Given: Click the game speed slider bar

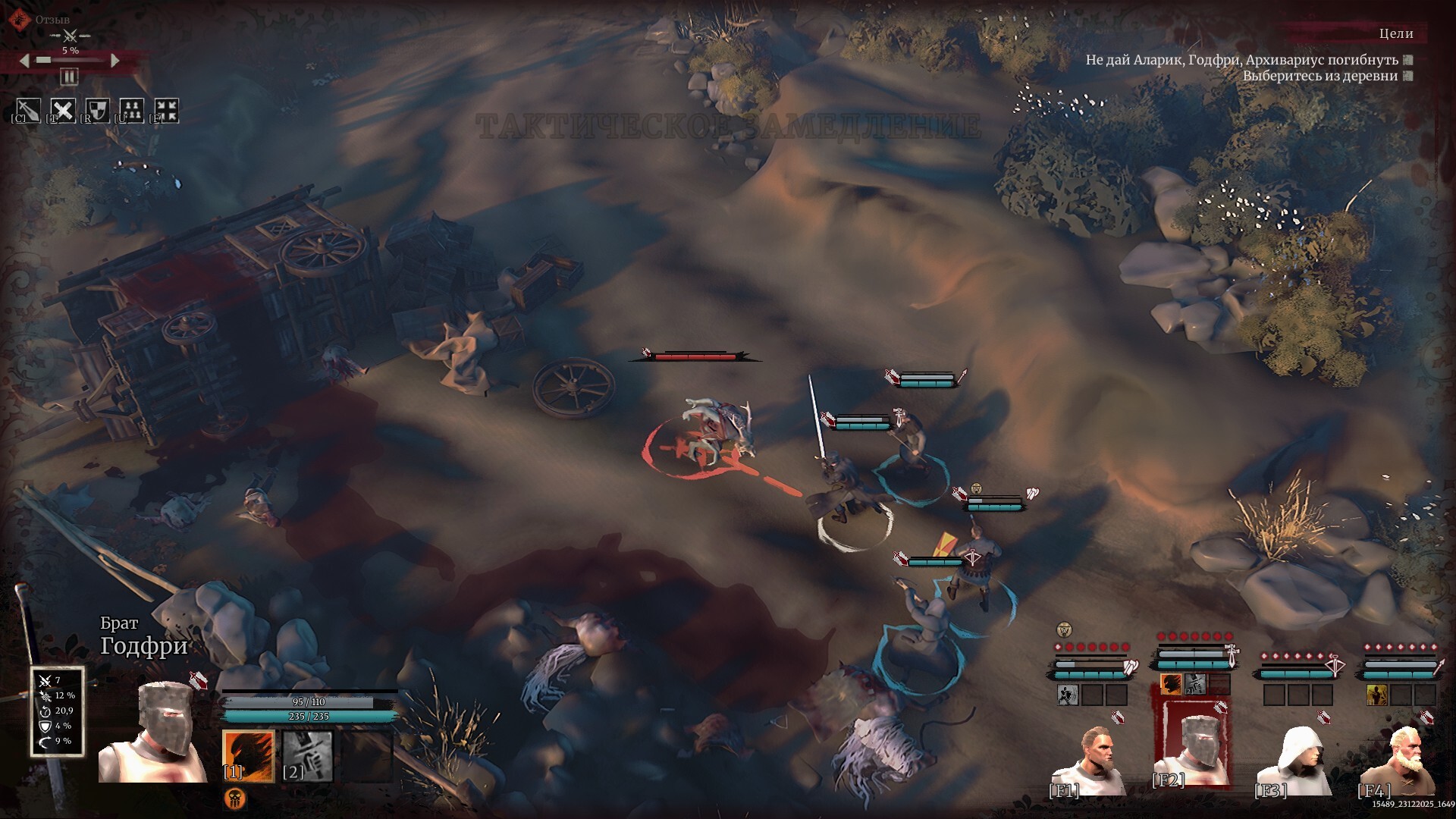Looking at the screenshot, I should tap(70, 60).
